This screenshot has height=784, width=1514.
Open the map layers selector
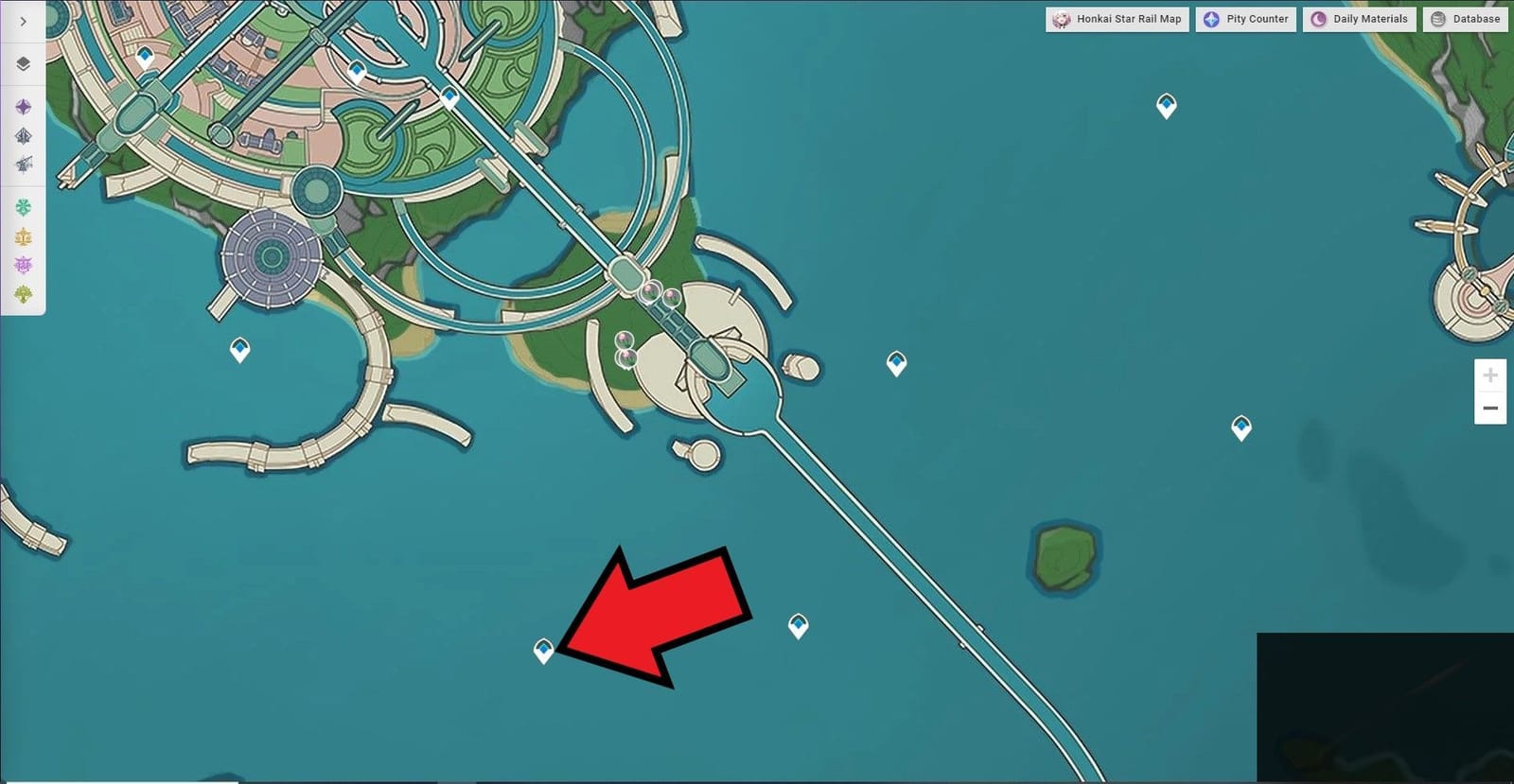(x=21, y=64)
